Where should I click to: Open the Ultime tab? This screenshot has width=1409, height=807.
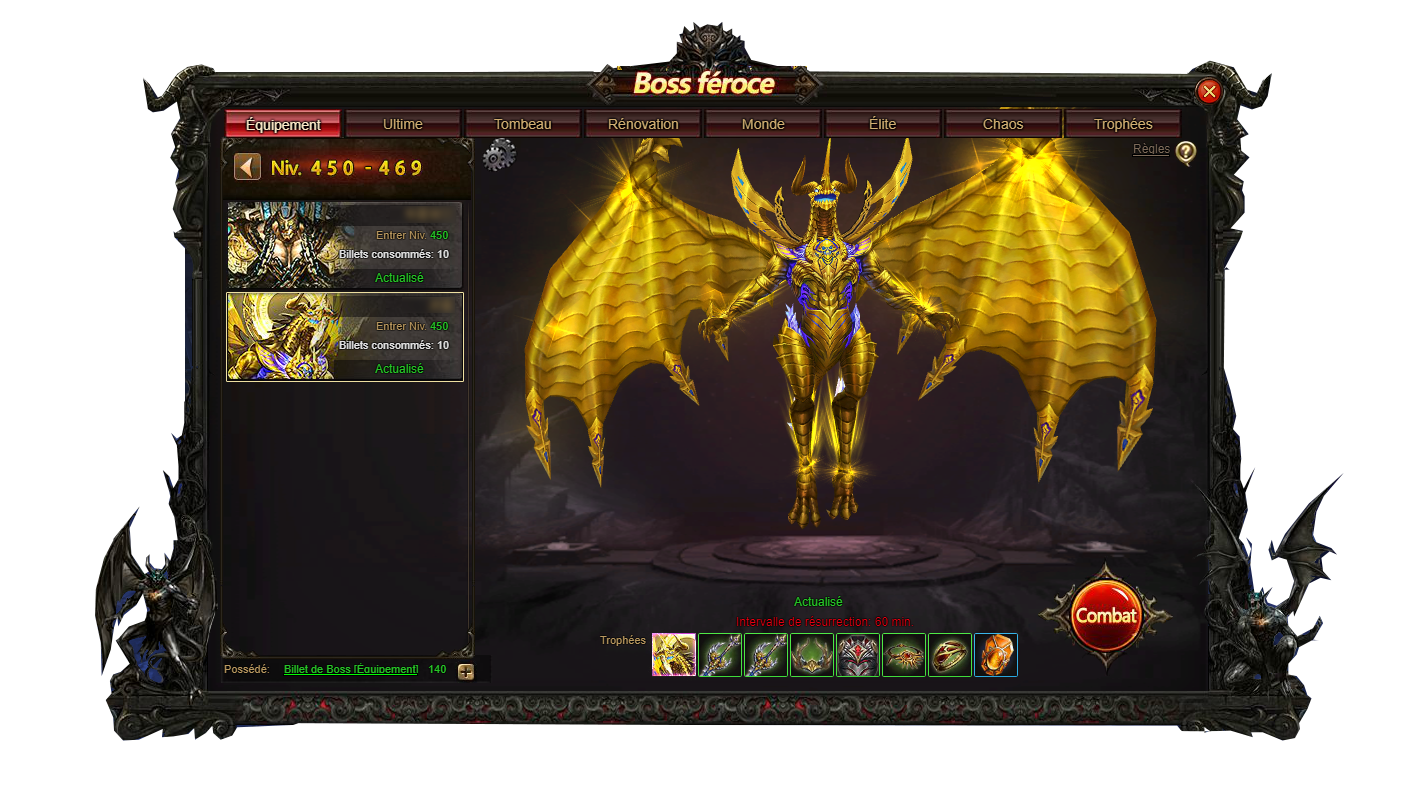tap(403, 125)
